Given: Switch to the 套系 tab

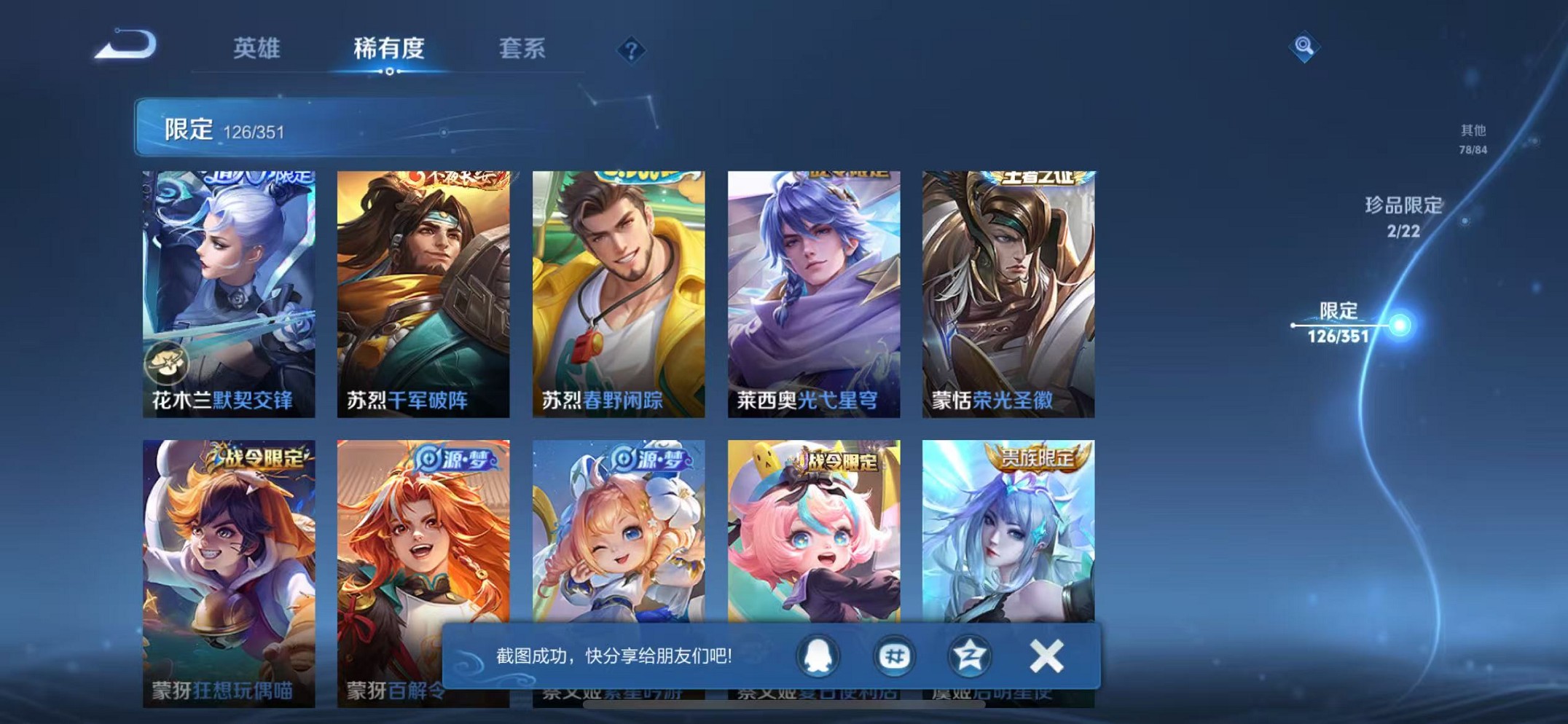Looking at the screenshot, I should (x=523, y=48).
